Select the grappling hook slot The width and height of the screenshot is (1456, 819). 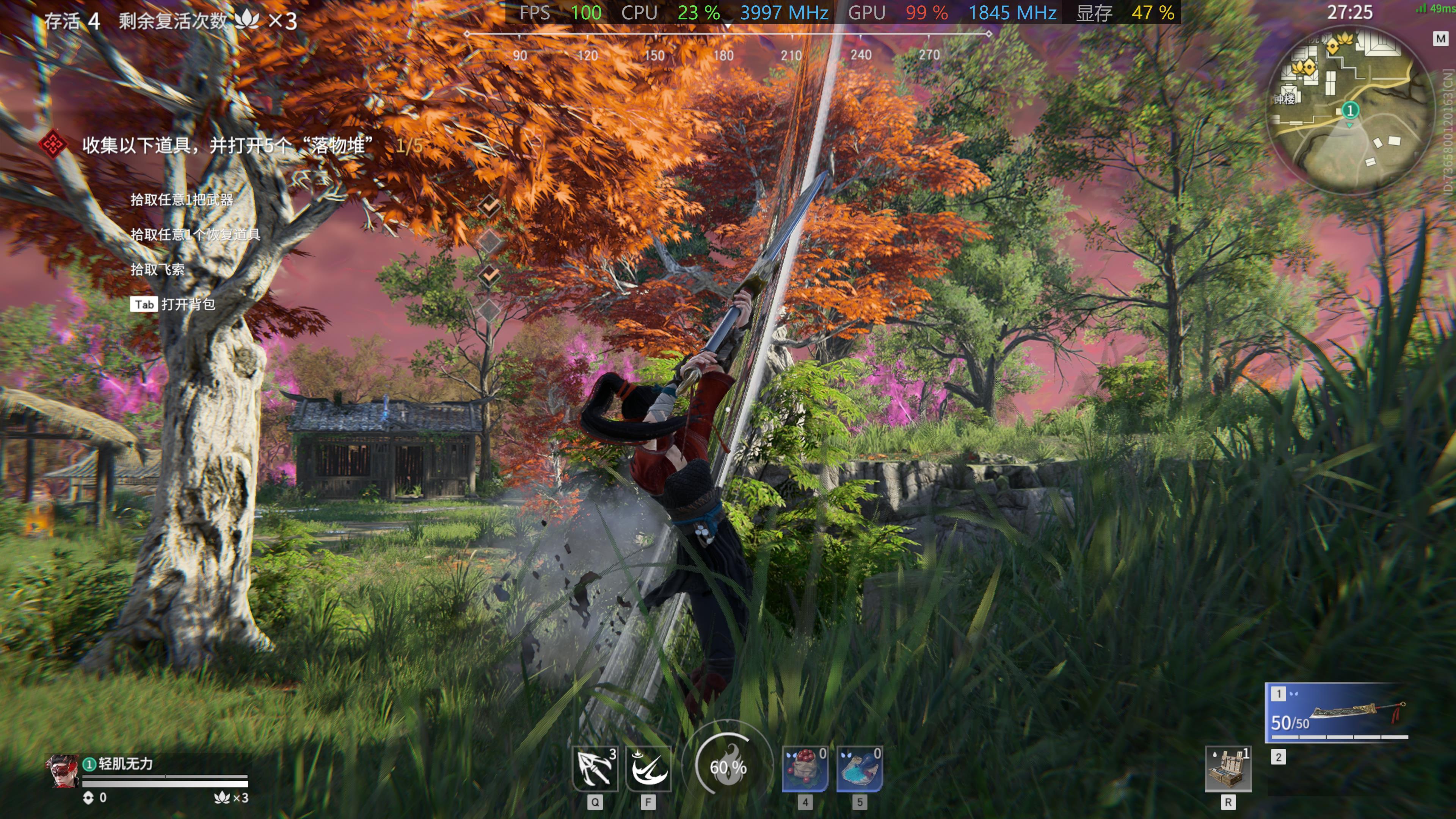pos(595,769)
